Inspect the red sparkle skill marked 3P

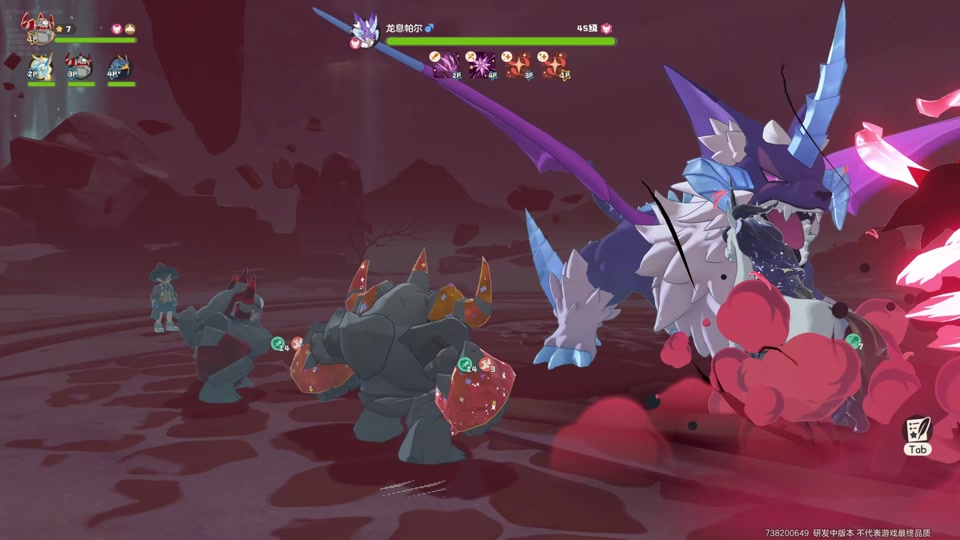point(519,64)
